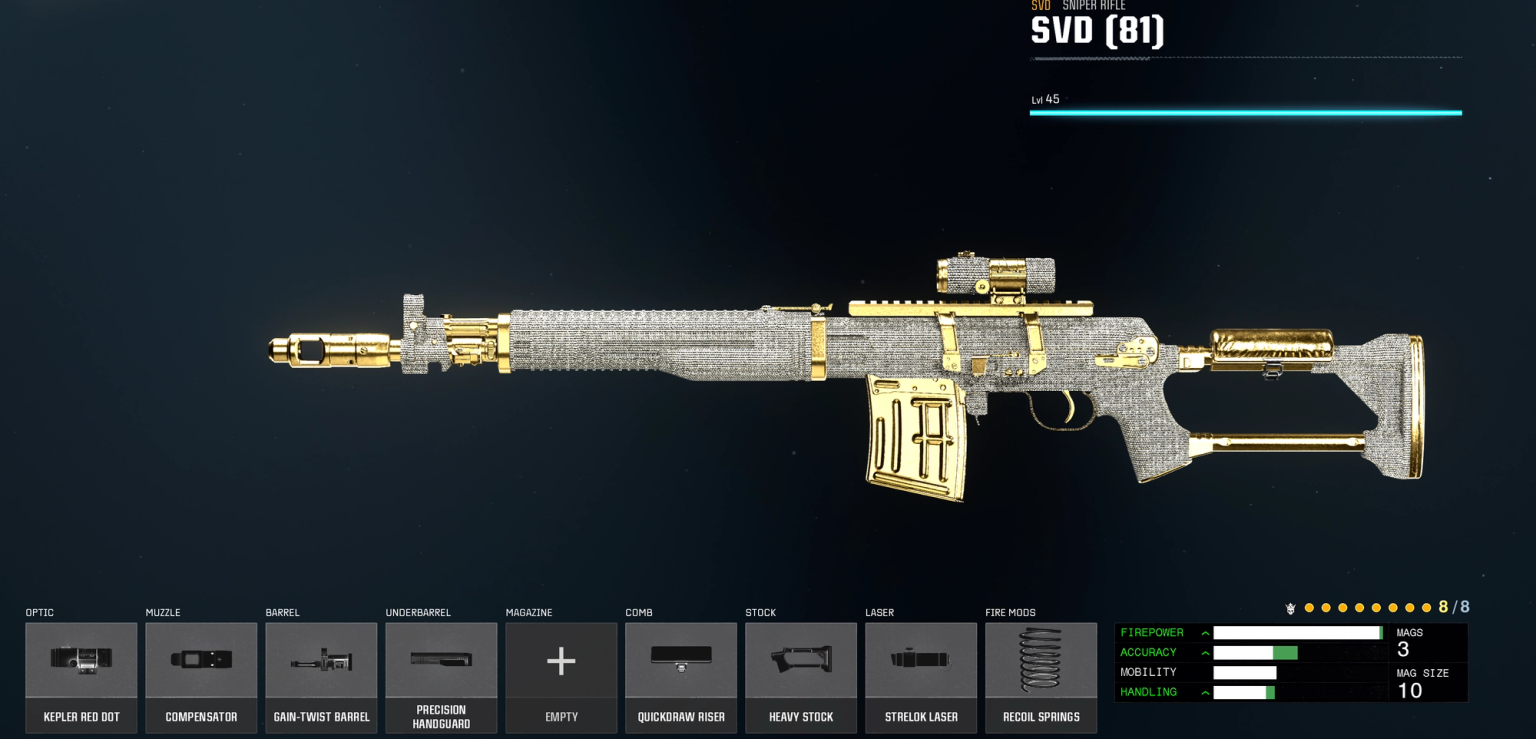Open the Heavy Stock attachment icon

coord(801,661)
